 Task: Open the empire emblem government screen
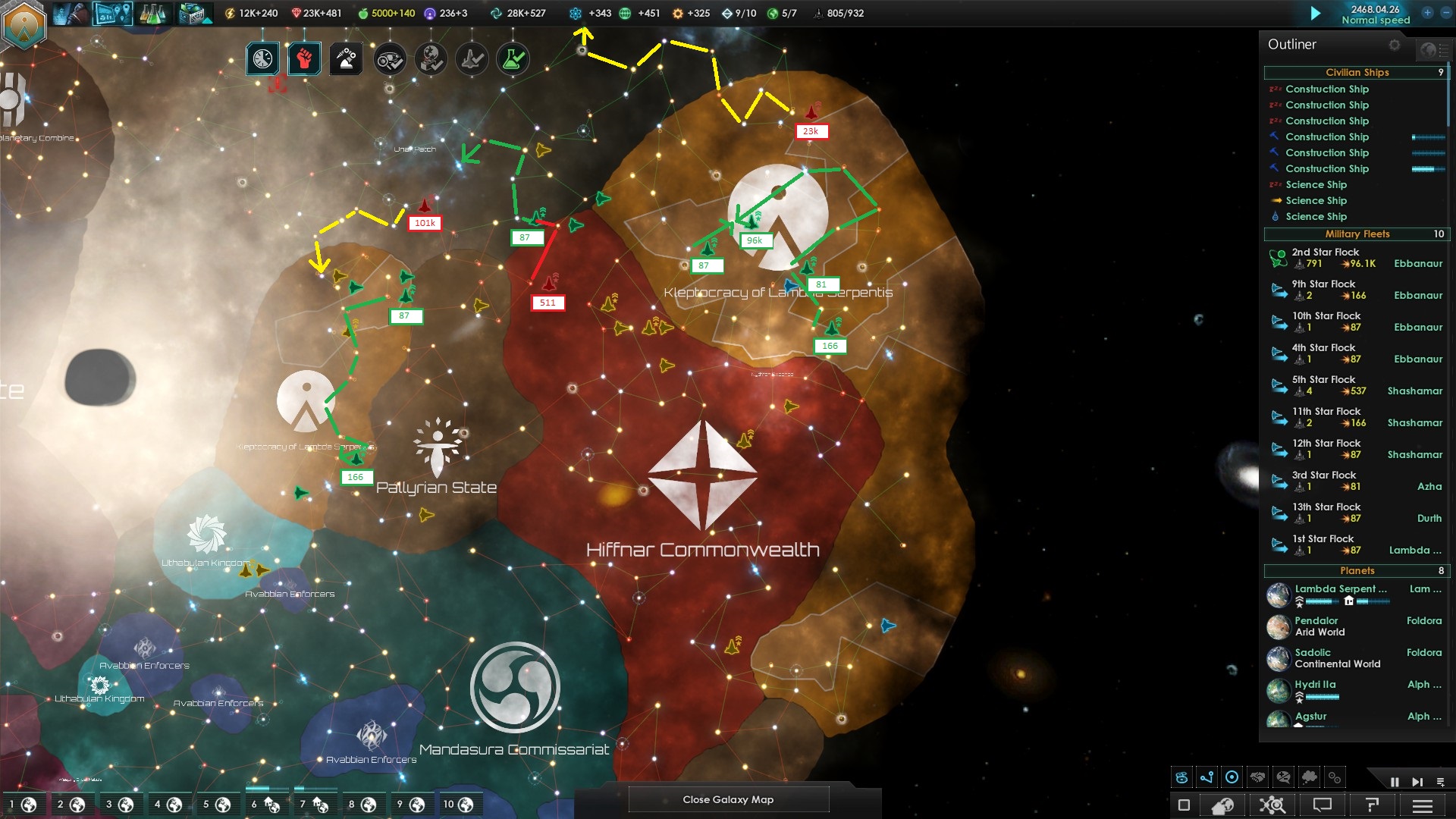pyautogui.click(x=25, y=24)
